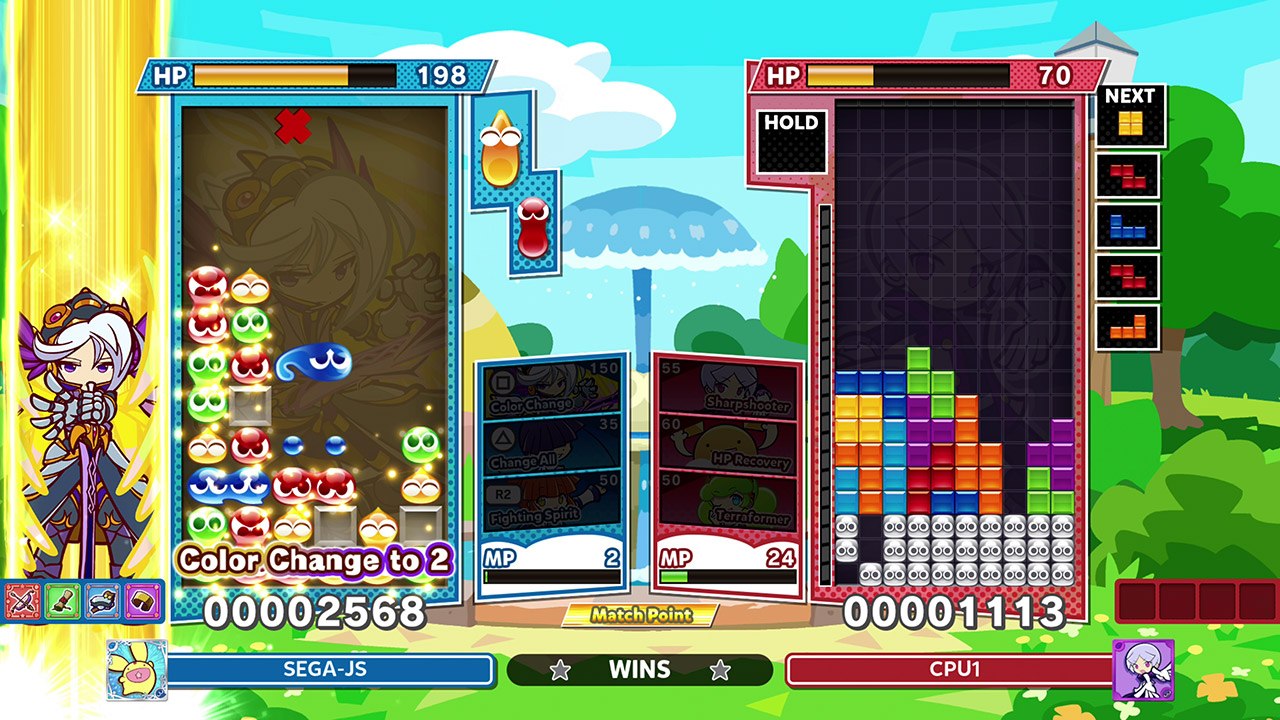Click the SEGA-JS name plate
This screenshot has width=1280, height=720.
click(330, 669)
